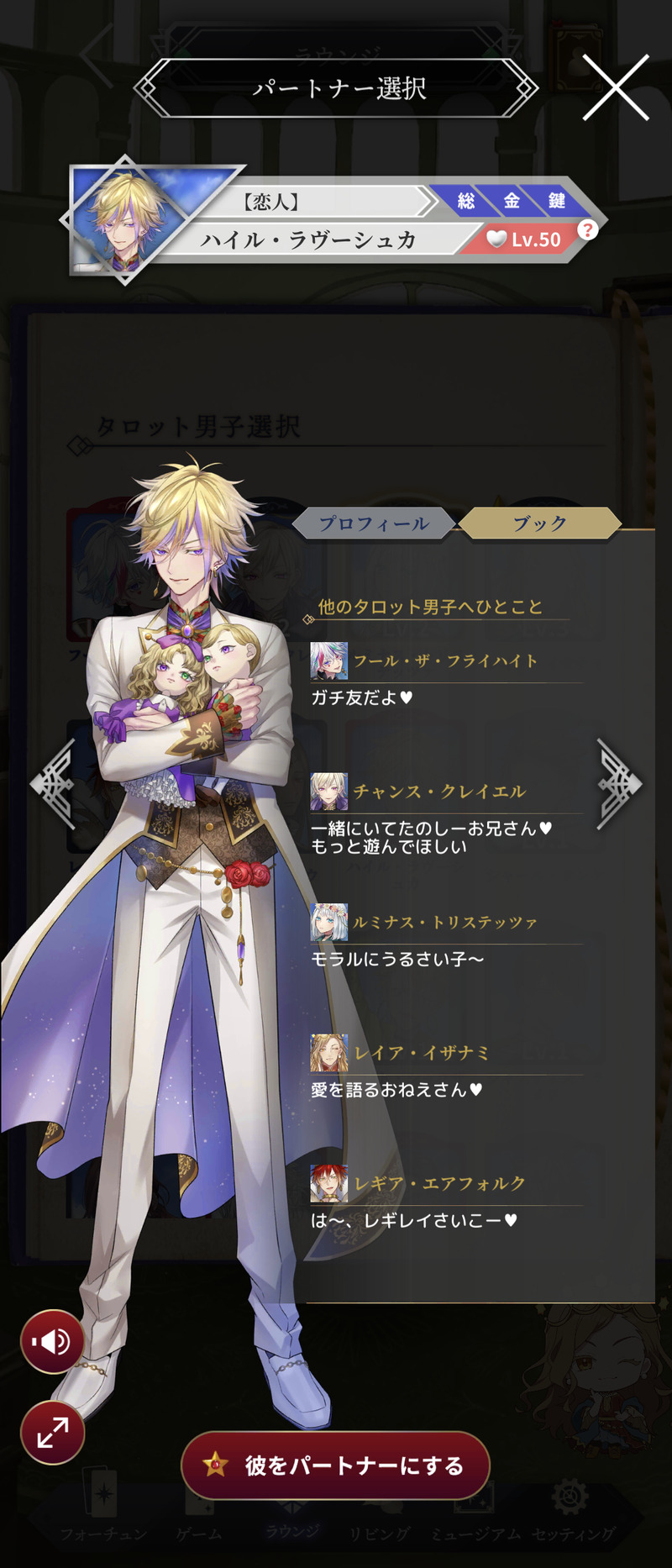Expand character view to fullscreen
672x1568 pixels.
pyautogui.click(x=52, y=1432)
